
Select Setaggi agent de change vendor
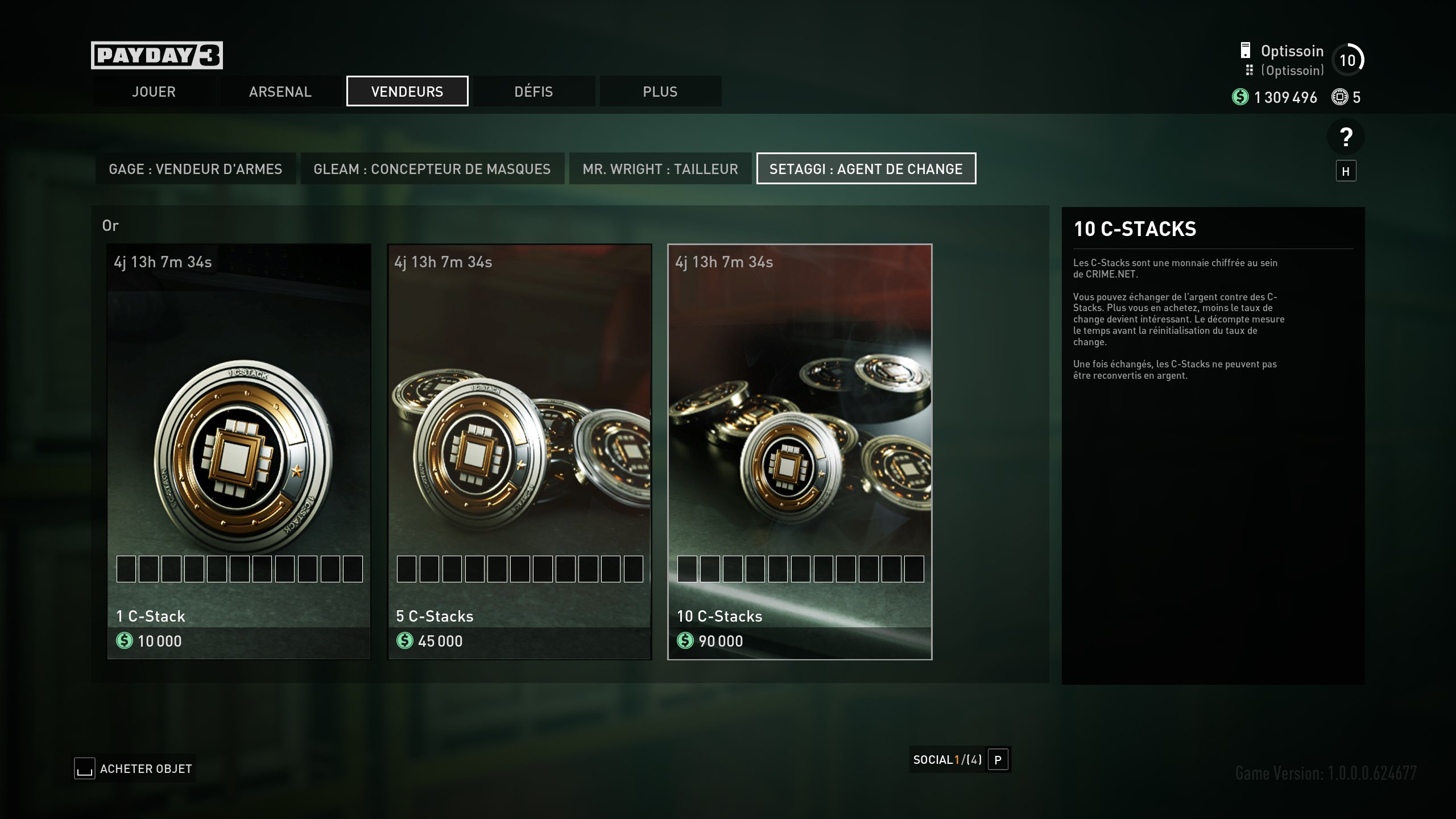[866, 169]
